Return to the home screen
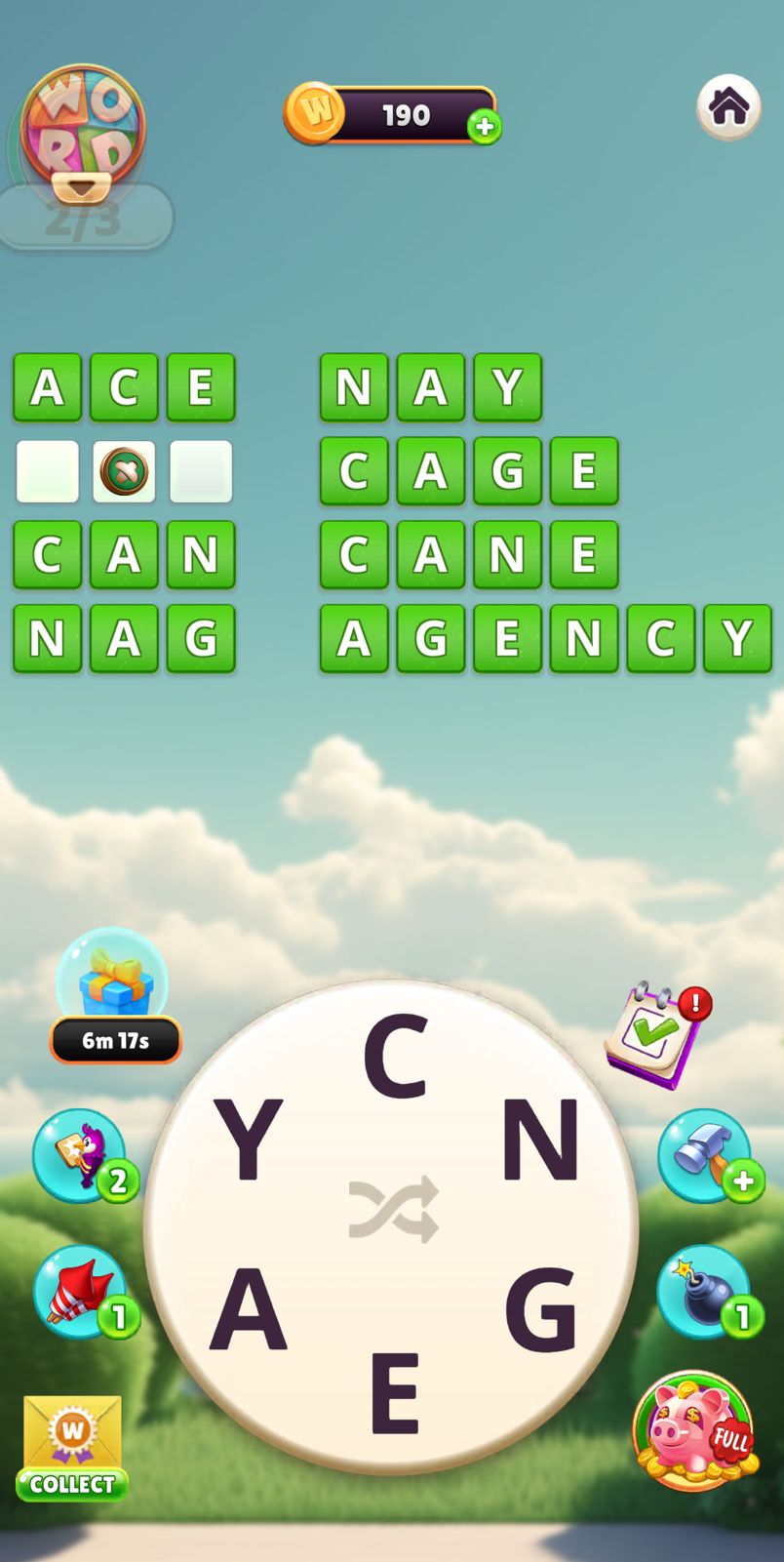This screenshot has height=1562, width=784. (x=728, y=106)
